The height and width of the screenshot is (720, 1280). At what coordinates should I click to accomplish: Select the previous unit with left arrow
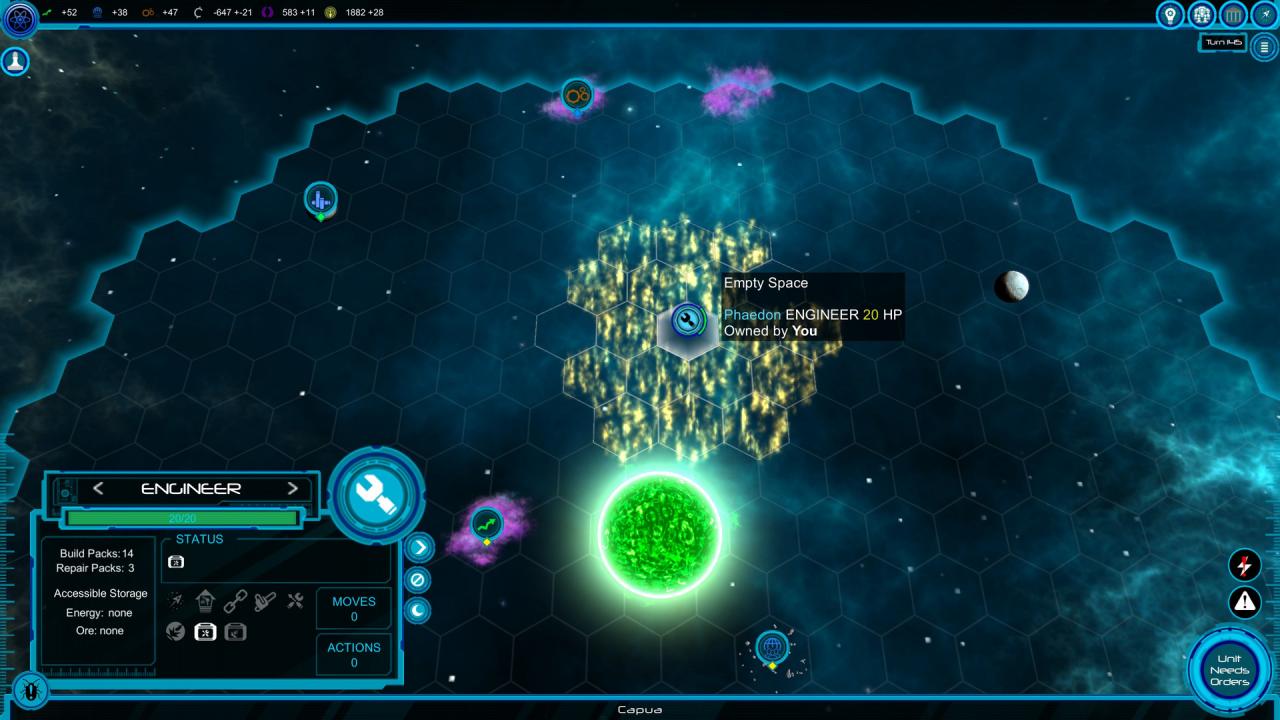(x=98, y=489)
